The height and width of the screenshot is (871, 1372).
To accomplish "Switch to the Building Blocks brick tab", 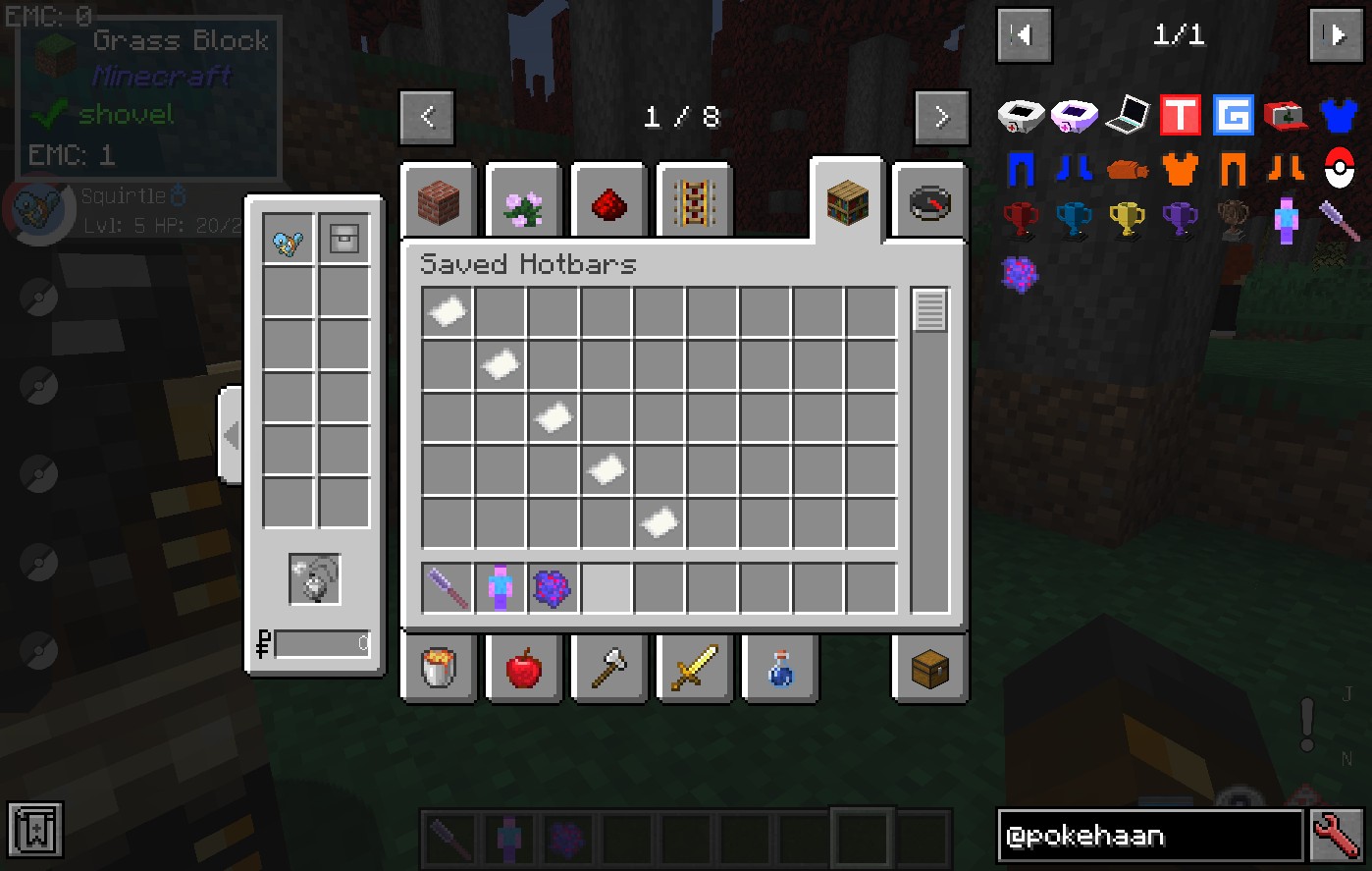I will pos(439,203).
